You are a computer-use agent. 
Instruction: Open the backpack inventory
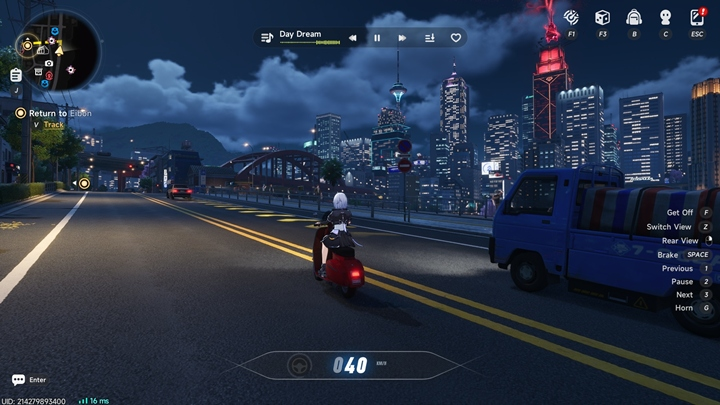[633, 17]
